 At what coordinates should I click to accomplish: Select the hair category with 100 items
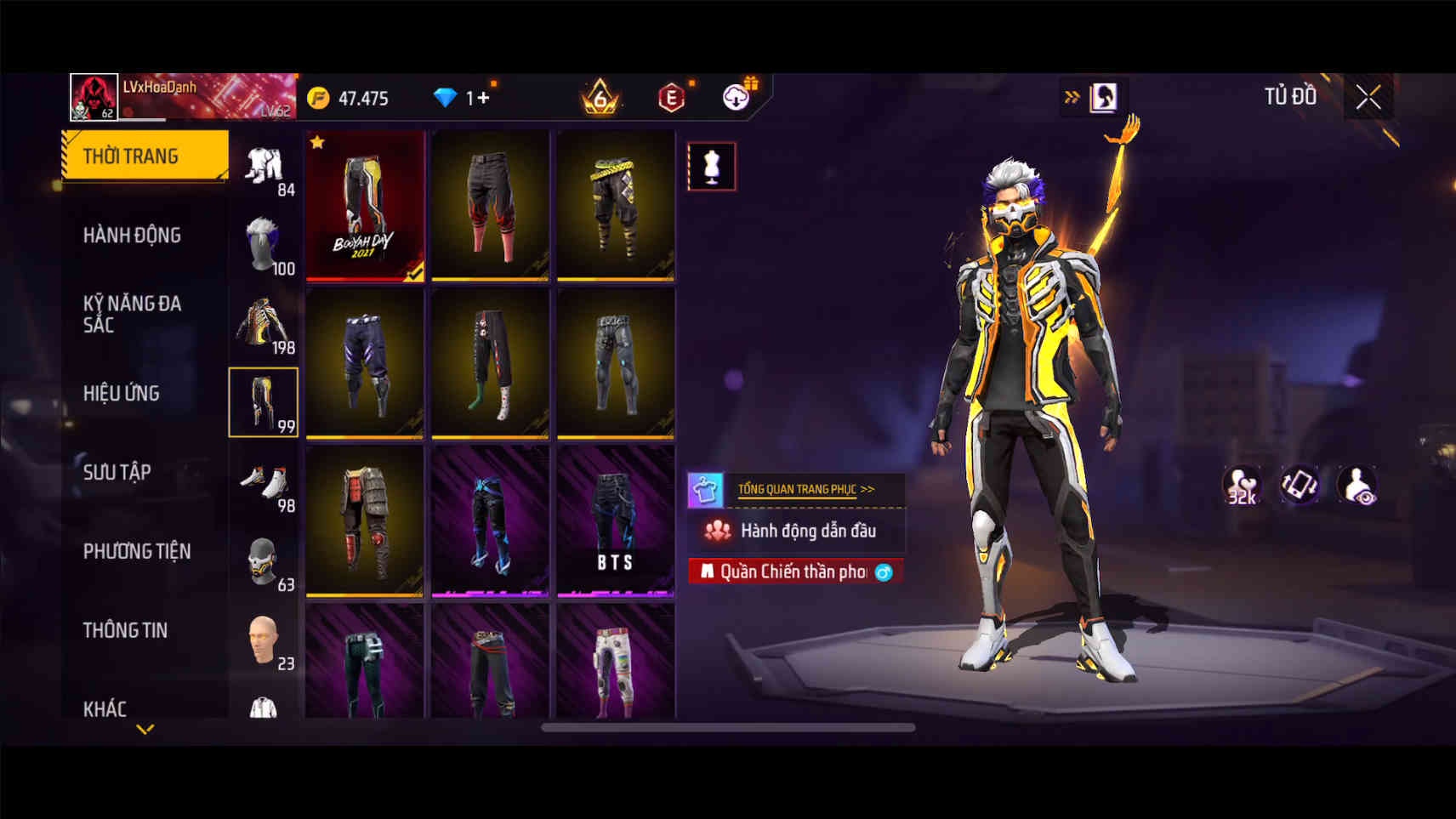point(264,245)
